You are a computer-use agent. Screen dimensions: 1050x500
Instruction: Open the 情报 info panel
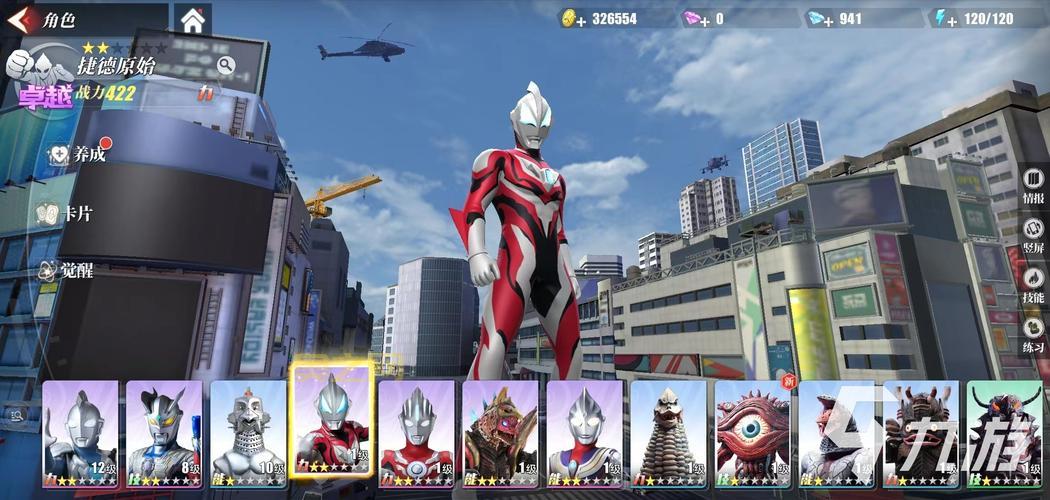[x=1033, y=186]
